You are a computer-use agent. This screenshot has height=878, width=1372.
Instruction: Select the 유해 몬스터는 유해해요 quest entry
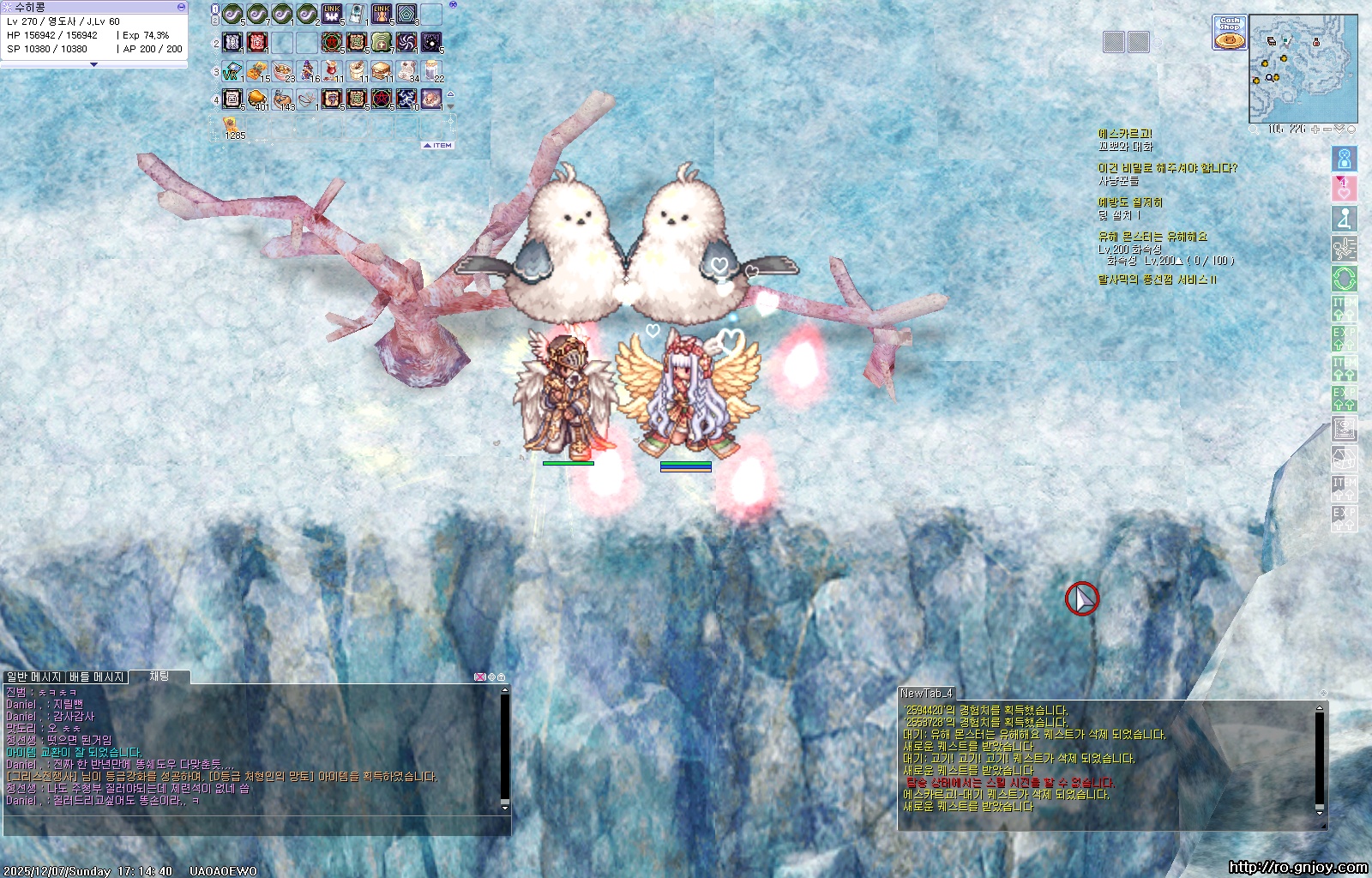tap(1152, 237)
